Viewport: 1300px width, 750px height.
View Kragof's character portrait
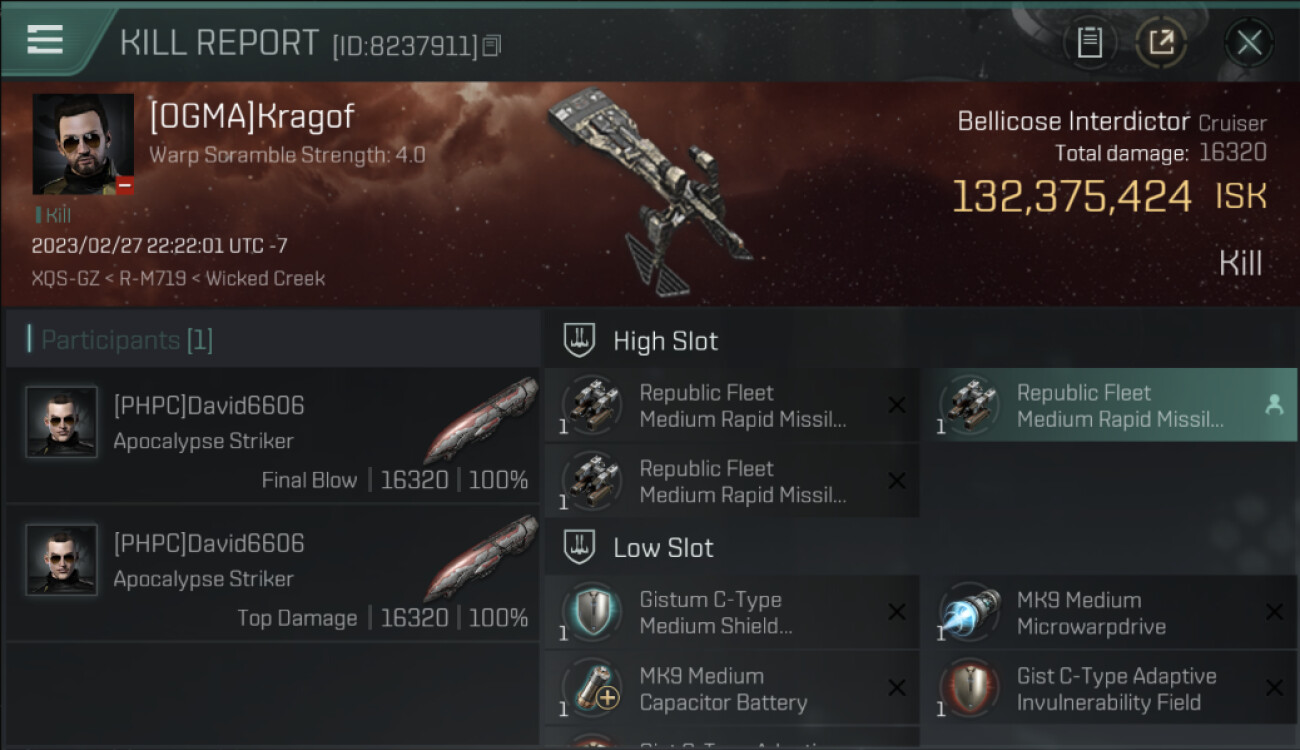(x=83, y=144)
